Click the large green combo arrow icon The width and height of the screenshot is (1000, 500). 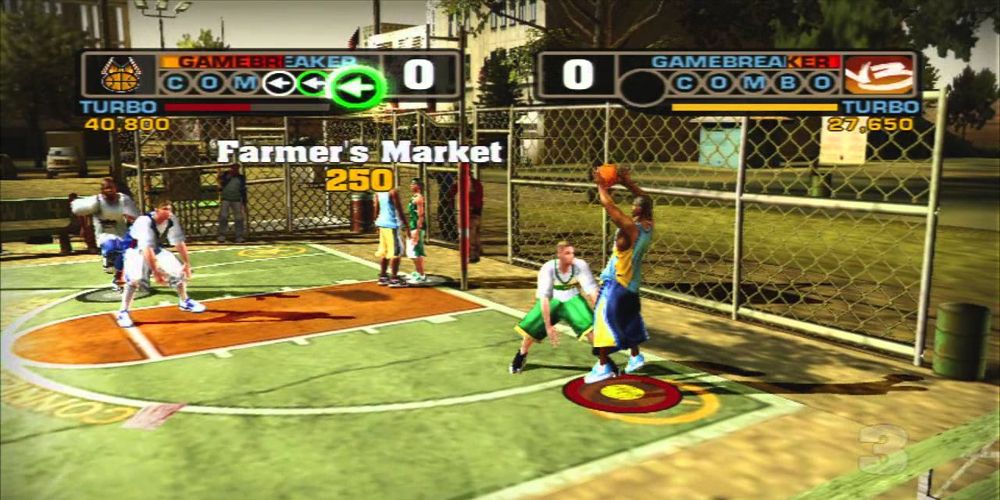[x=358, y=86]
